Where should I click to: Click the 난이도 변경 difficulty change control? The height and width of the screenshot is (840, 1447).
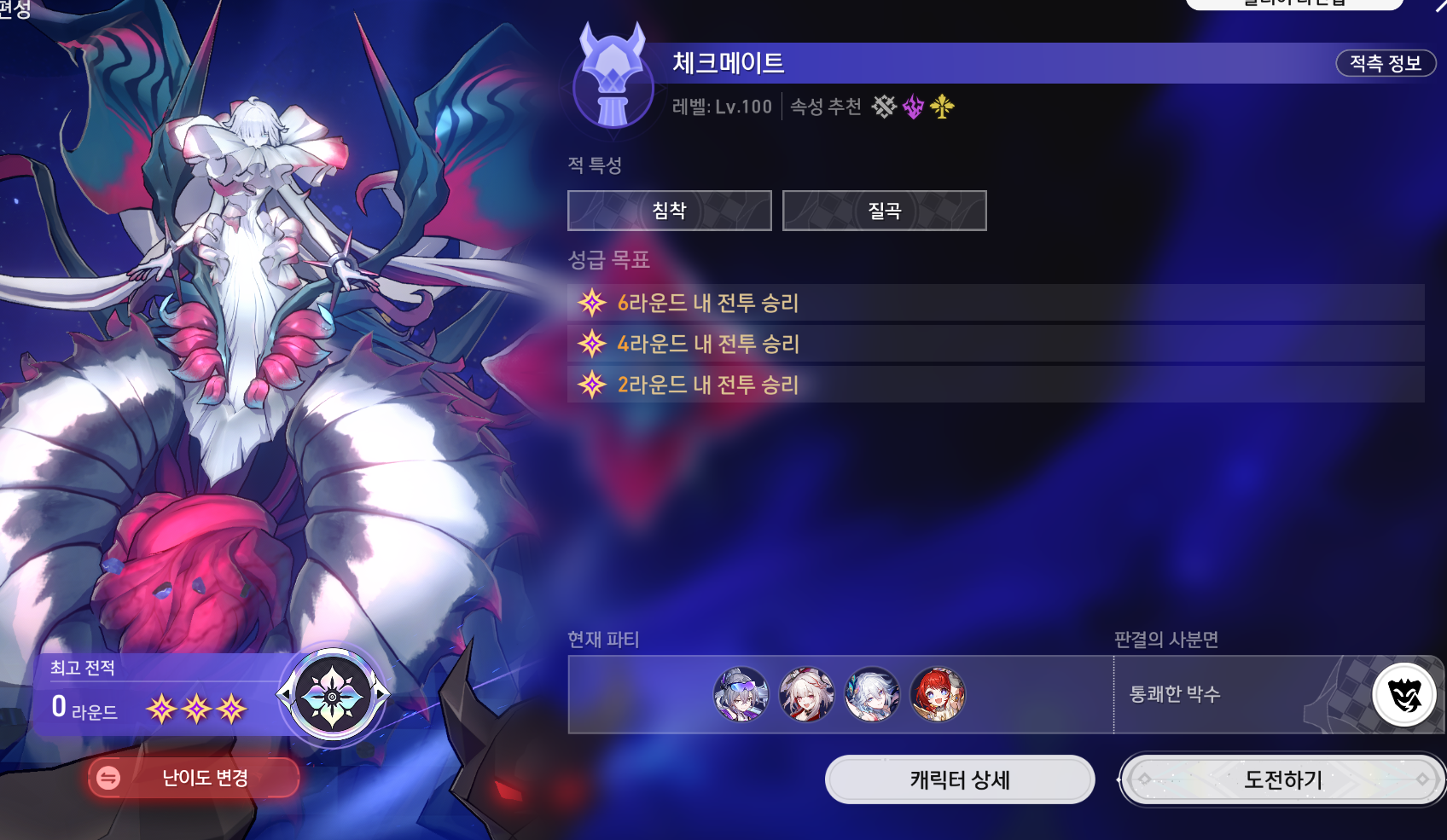click(x=192, y=778)
